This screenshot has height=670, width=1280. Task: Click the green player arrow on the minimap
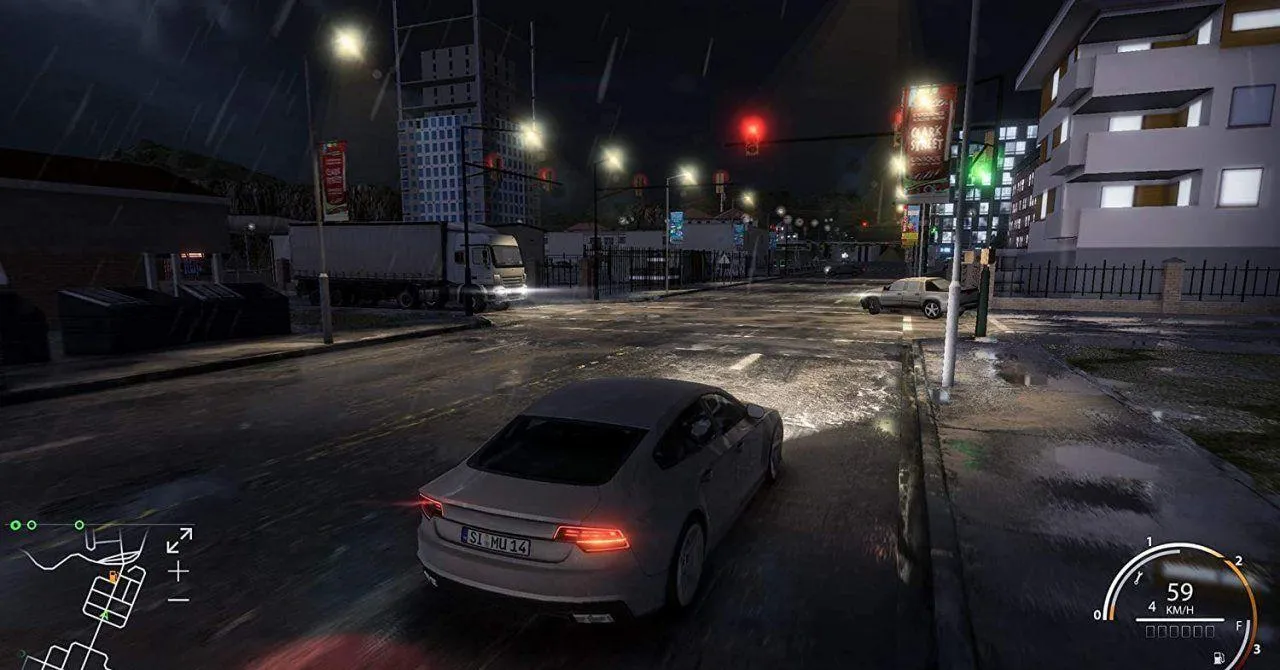(103, 615)
